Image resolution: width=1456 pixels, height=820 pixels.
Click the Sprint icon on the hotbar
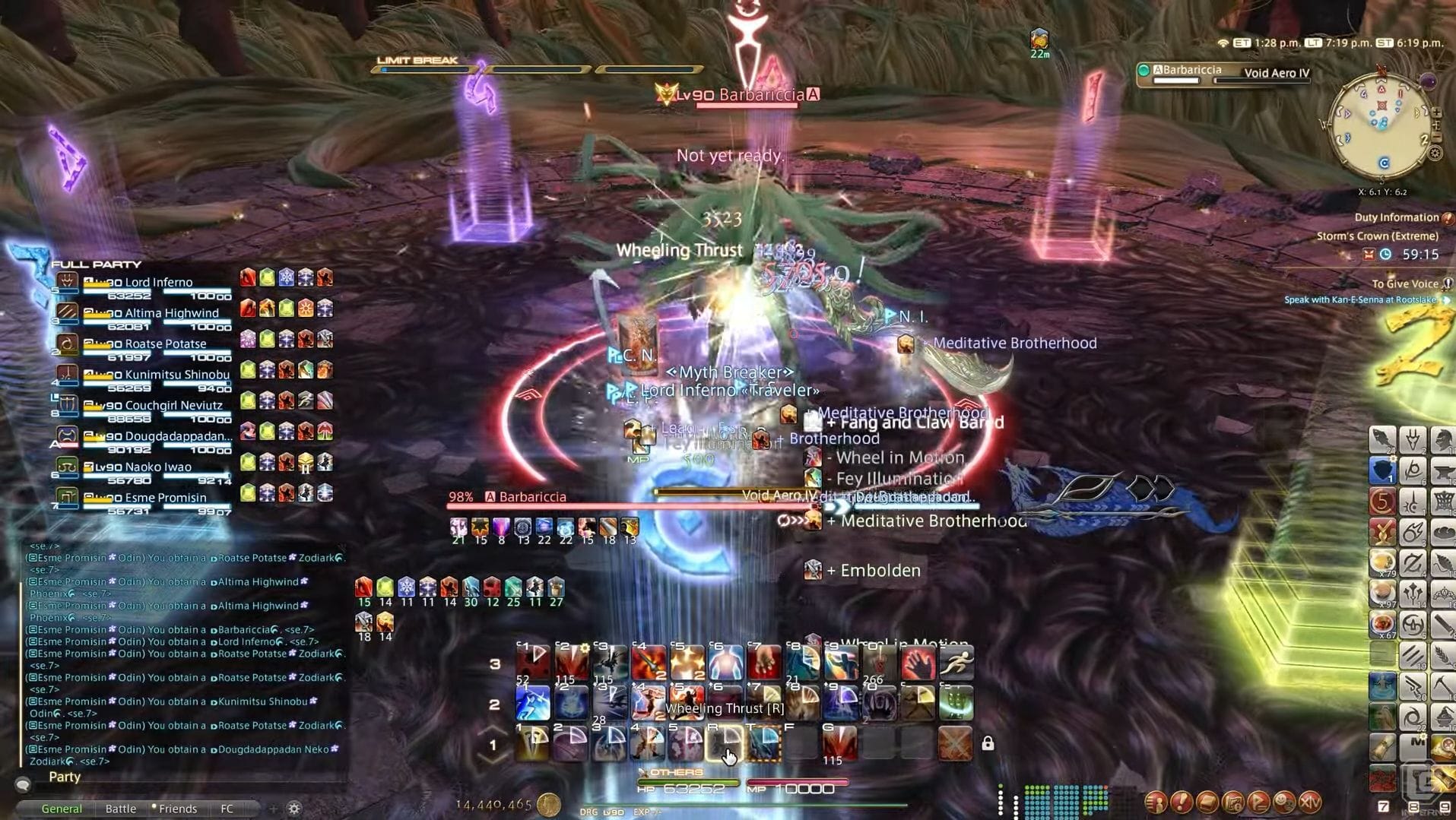tap(956, 663)
